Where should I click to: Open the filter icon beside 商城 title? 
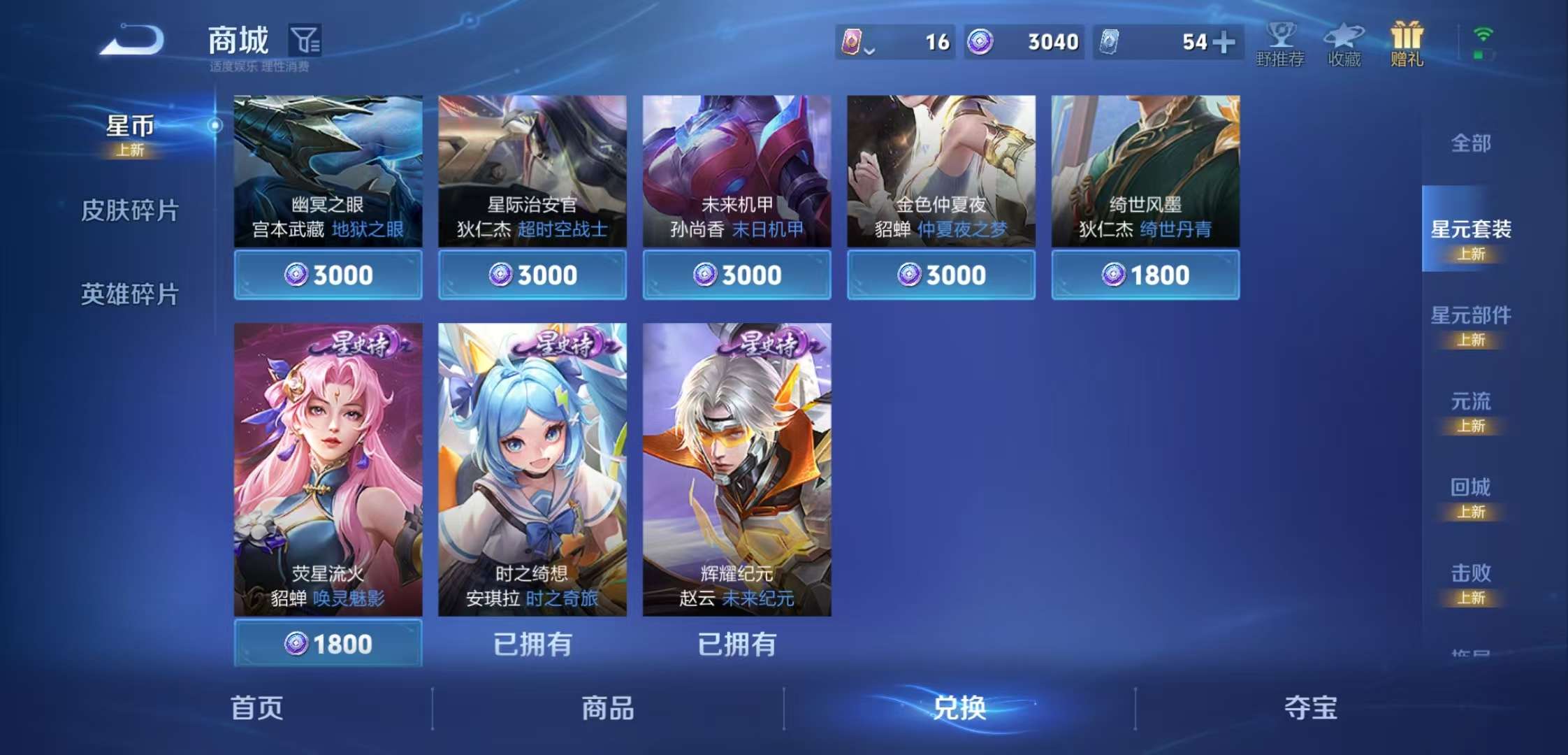310,40
